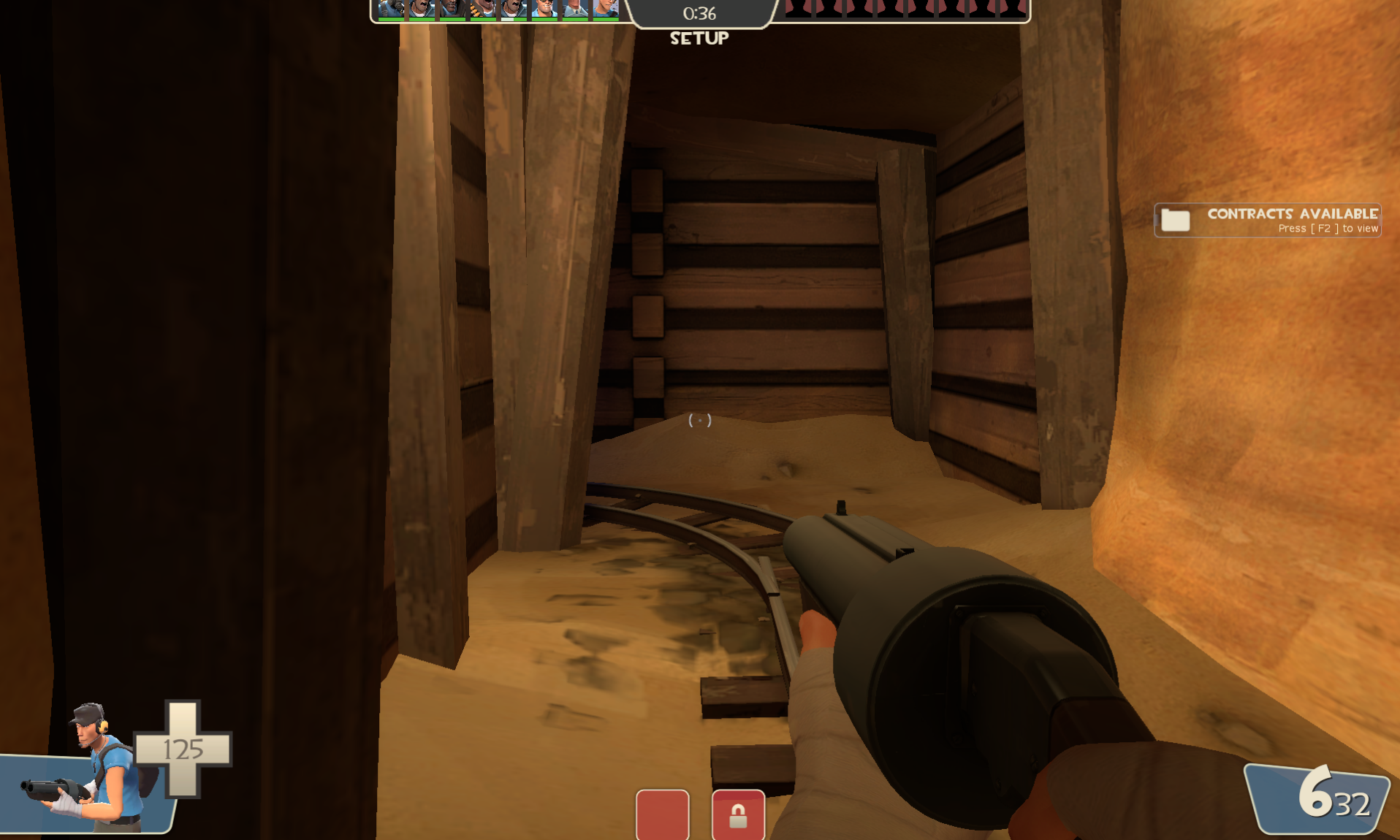Select the gas-masked Pyro teammate portrait

pos(392,9)
